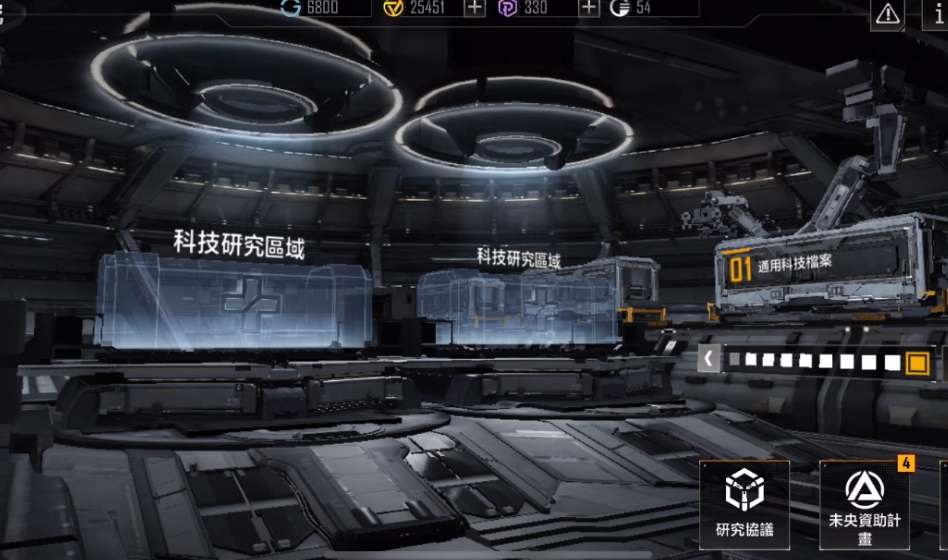
Task: Add more purple P currency with plus button
Action: pyautogui.click(x=590, y=8)
